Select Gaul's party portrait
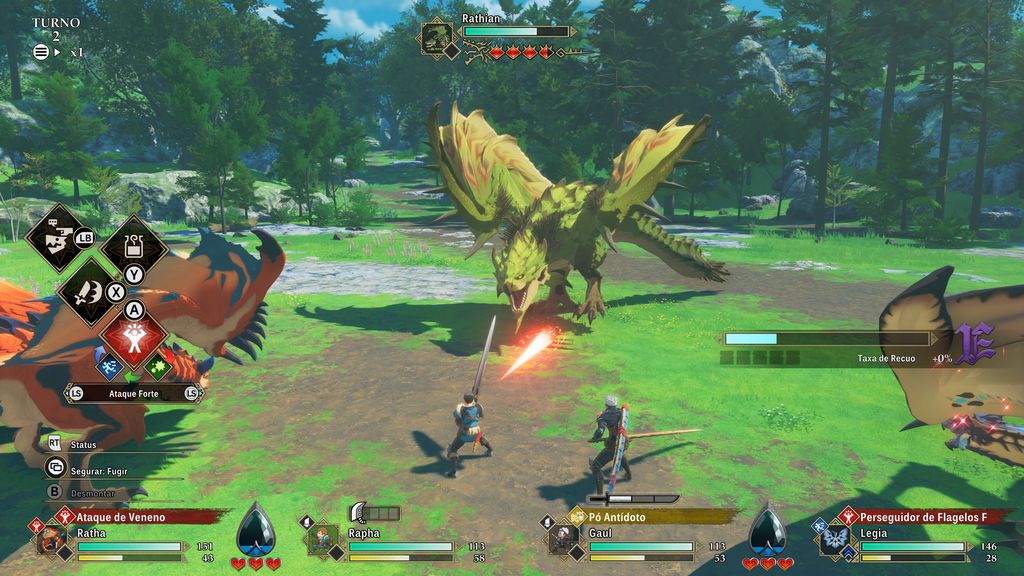 coord(563,538)
